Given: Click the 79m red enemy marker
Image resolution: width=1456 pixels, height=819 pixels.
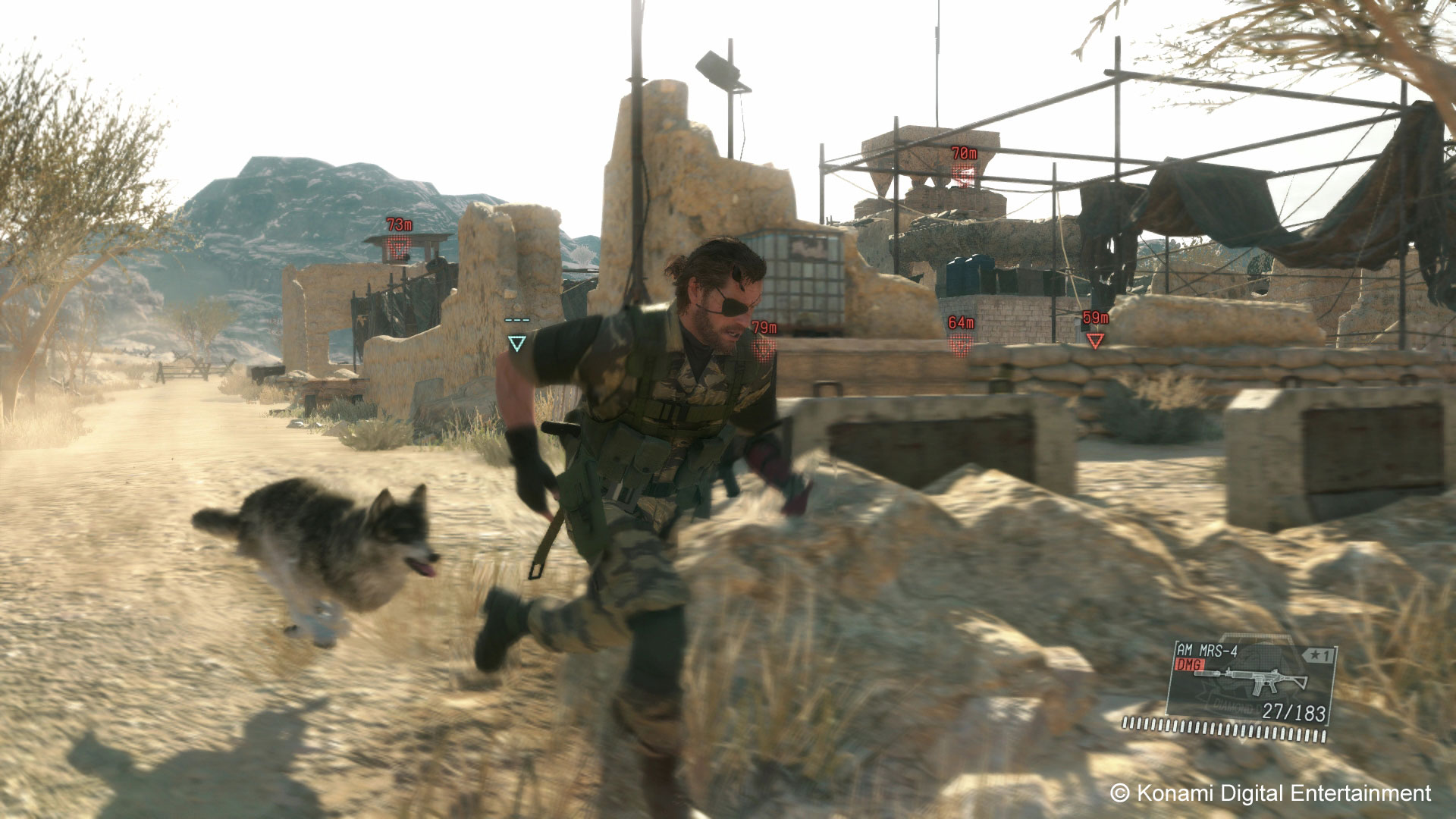Looking at the screenshot, I should (764, 347).
